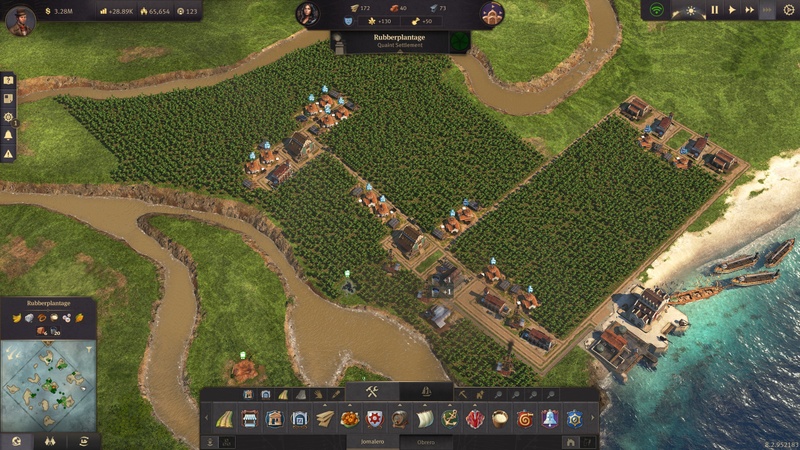Select the barrel production building icon
This screenshot has height=450, width=800.
(x=399, y=418)
